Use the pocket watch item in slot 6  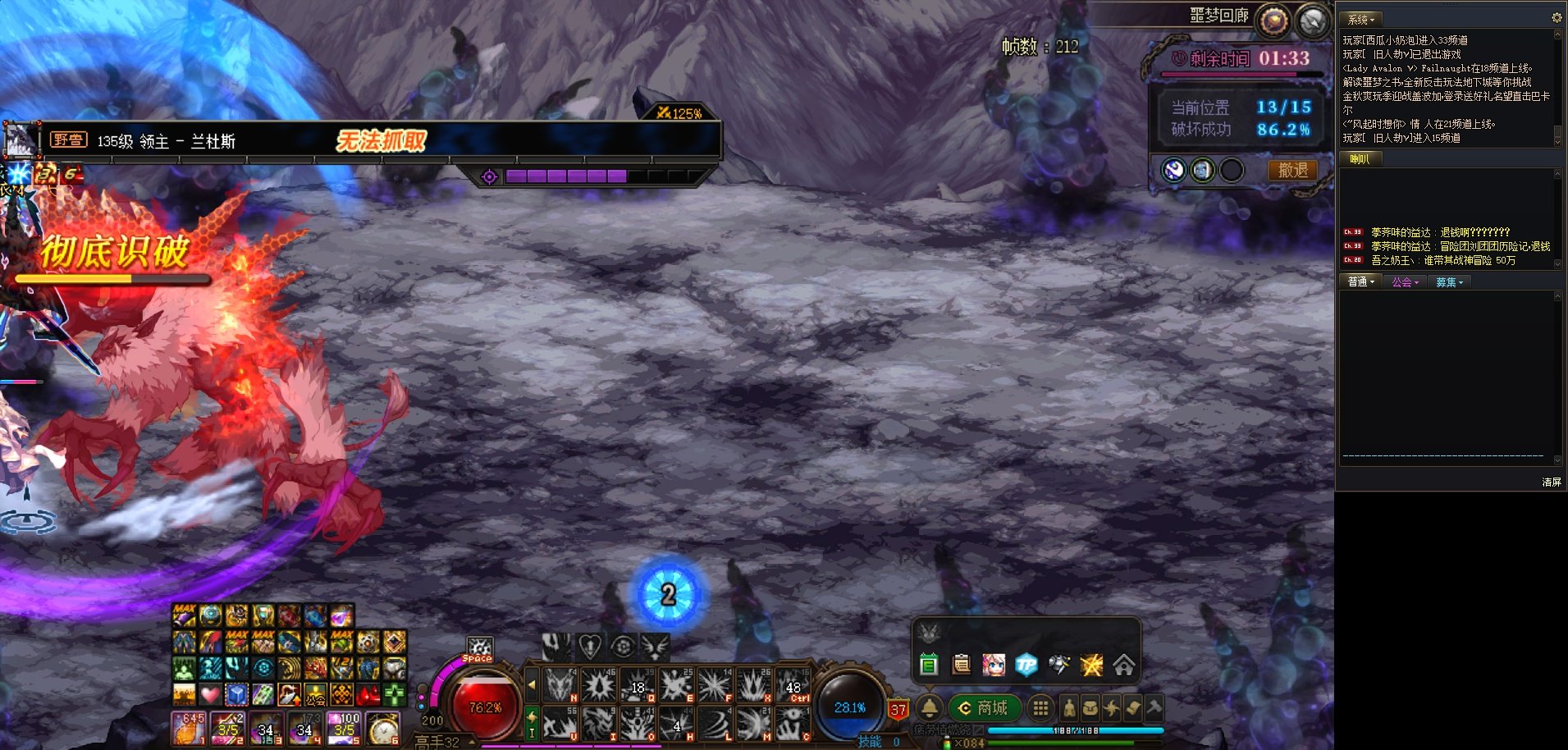coord(383,728)
